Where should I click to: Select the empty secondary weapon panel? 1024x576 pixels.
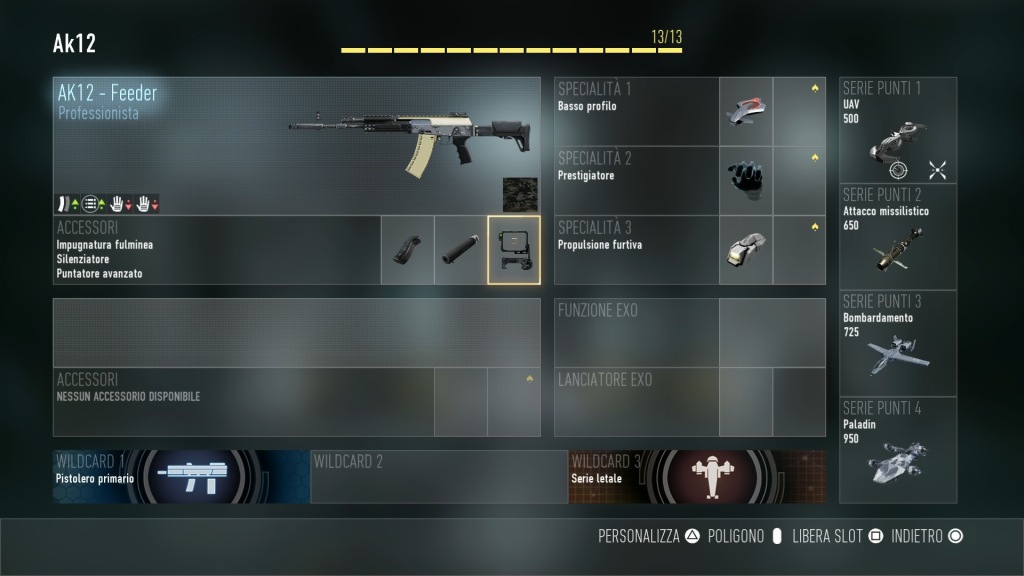click(x=297, y=332)
